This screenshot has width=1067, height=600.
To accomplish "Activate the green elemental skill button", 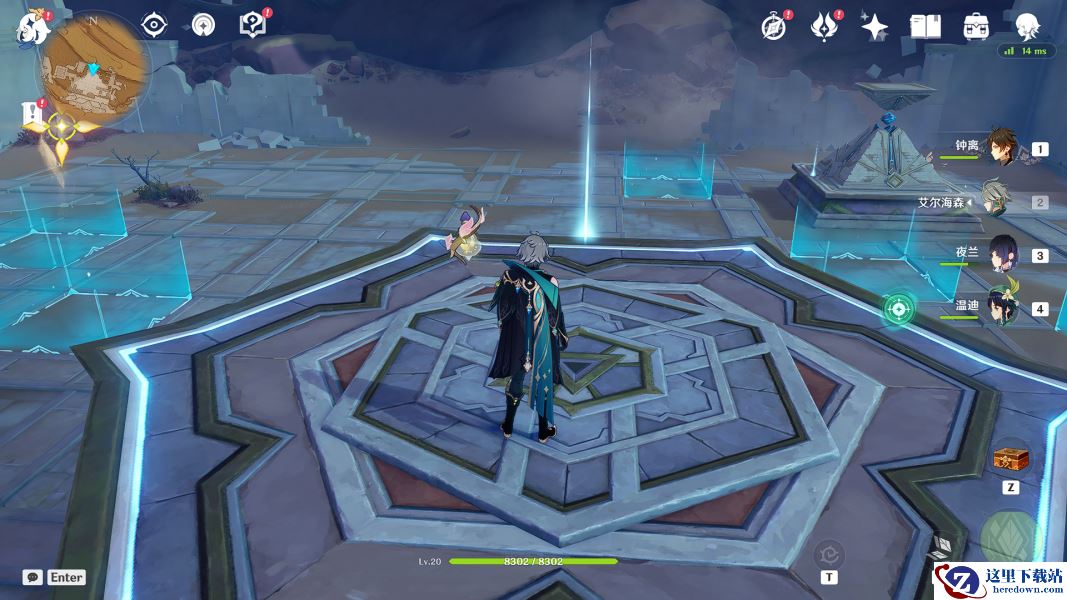I will click(1010, 538).
